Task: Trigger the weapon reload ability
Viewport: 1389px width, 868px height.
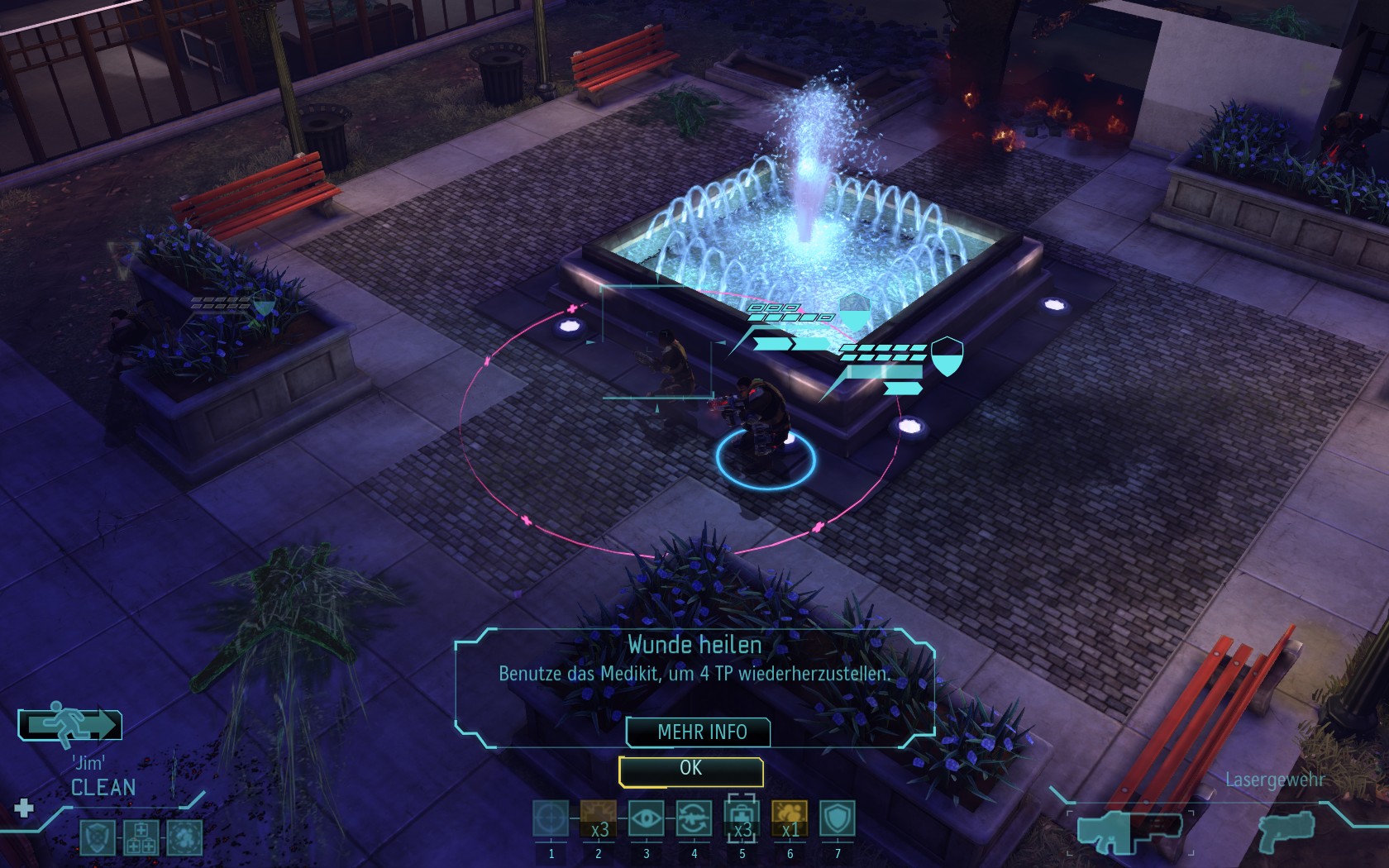Action: click(694, 820)
